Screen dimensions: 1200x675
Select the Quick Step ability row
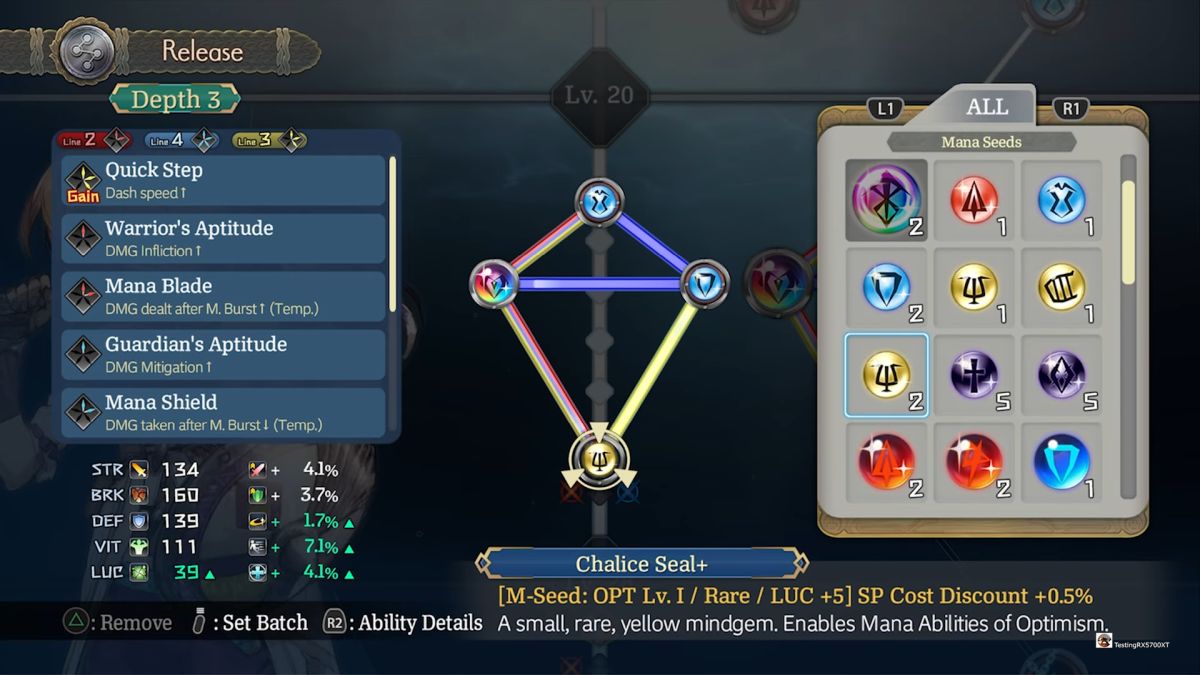point(224,180)
